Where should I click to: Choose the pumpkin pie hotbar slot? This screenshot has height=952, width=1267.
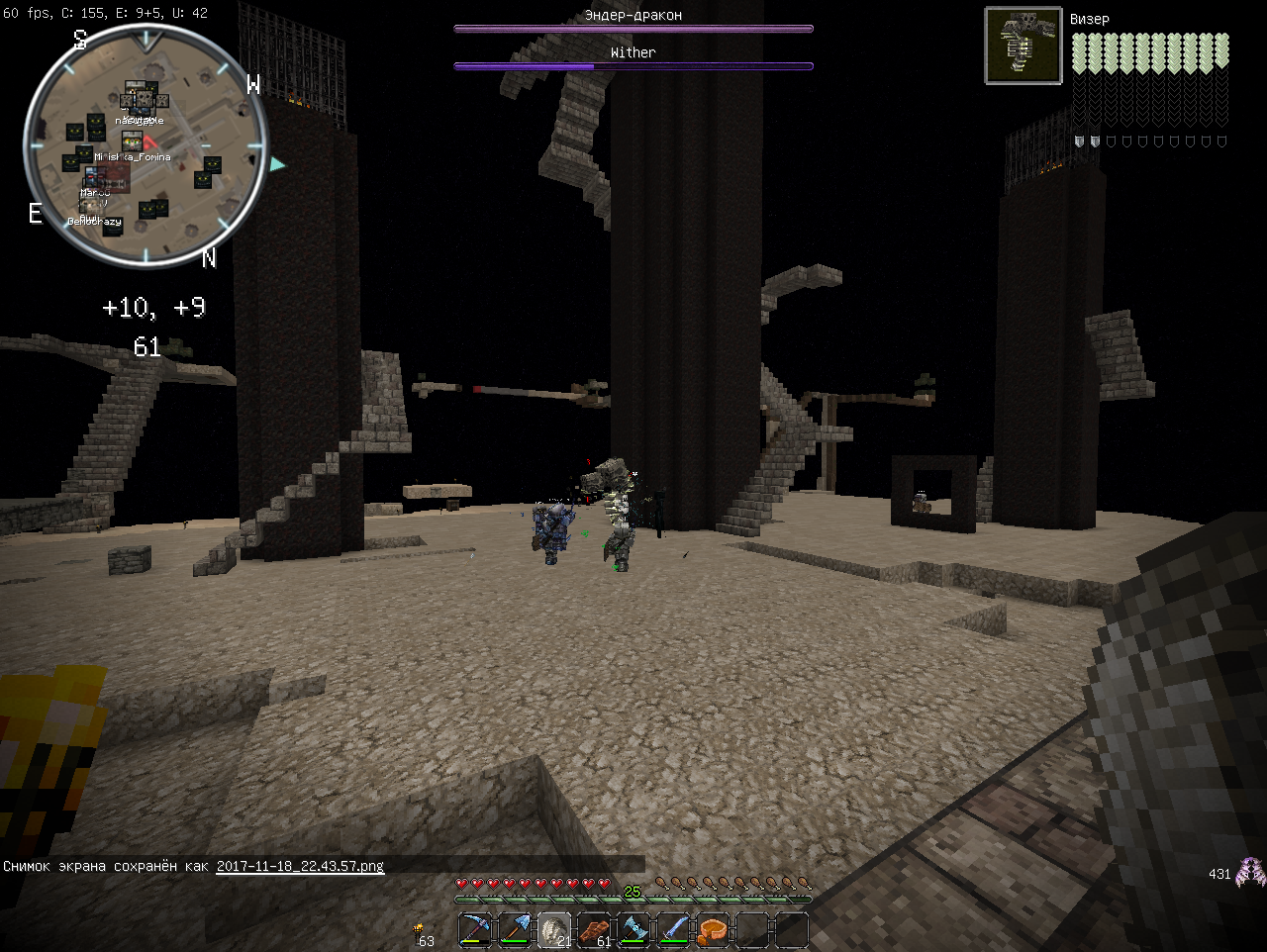click(x=713, y=930)
